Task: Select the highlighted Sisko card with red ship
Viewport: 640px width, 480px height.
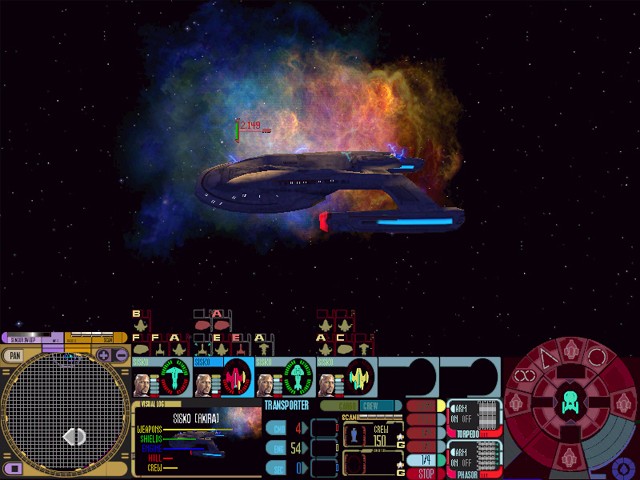Action: coord(224,378)
